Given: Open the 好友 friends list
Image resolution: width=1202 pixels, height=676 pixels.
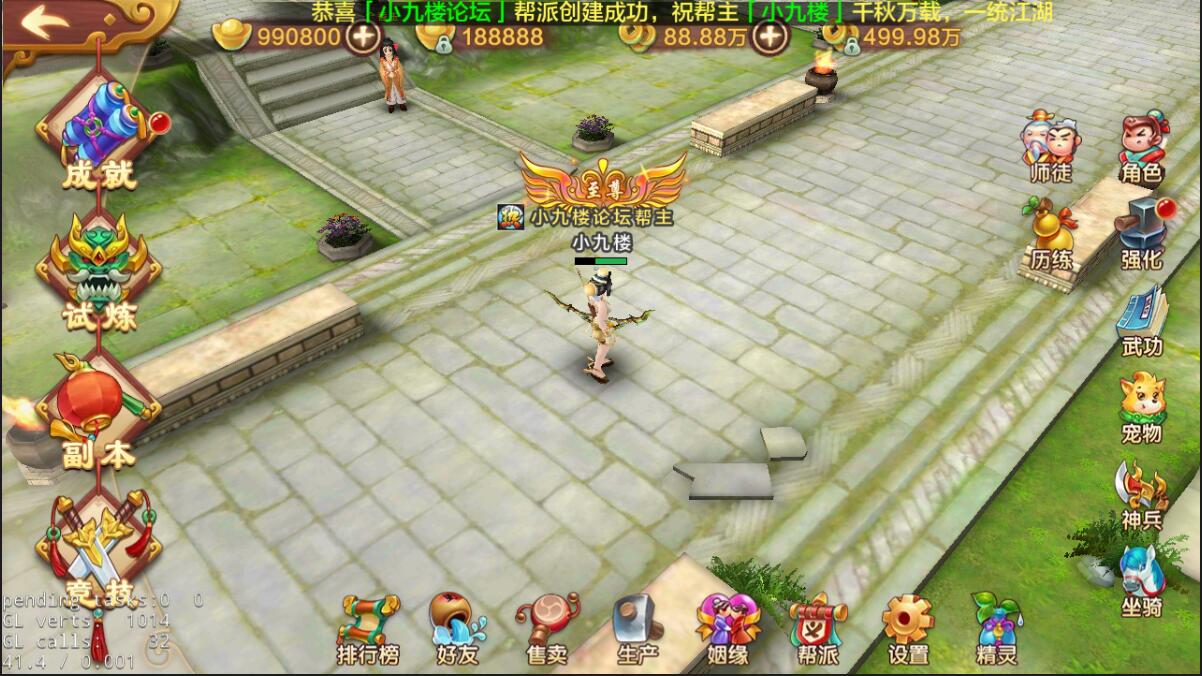Looking at the screenshot, I should coord(457,630).
